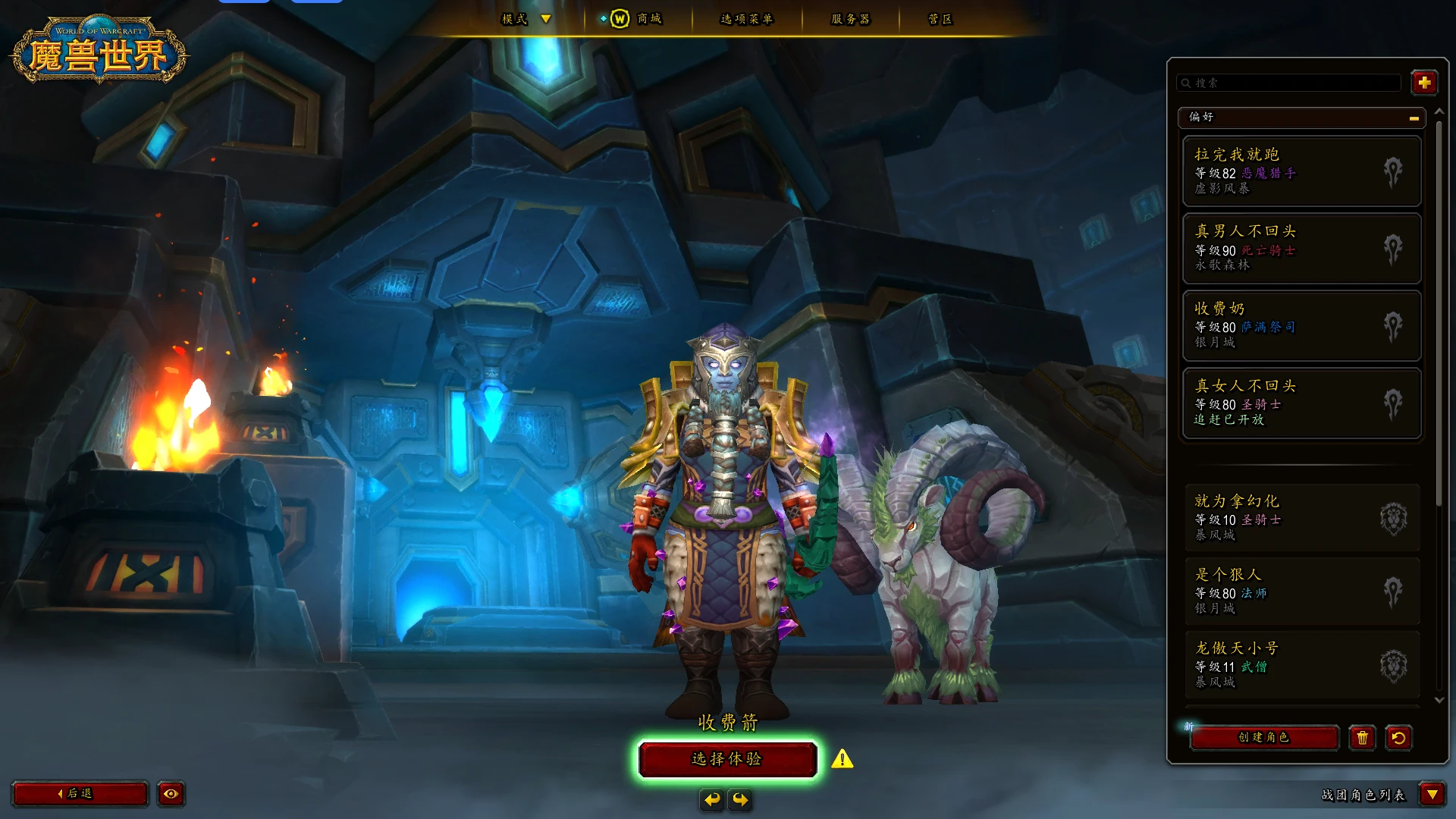Viewport: 1456px width, 819px height.
Task: Toggle the eye visibility button
Action: click(171, 793)
